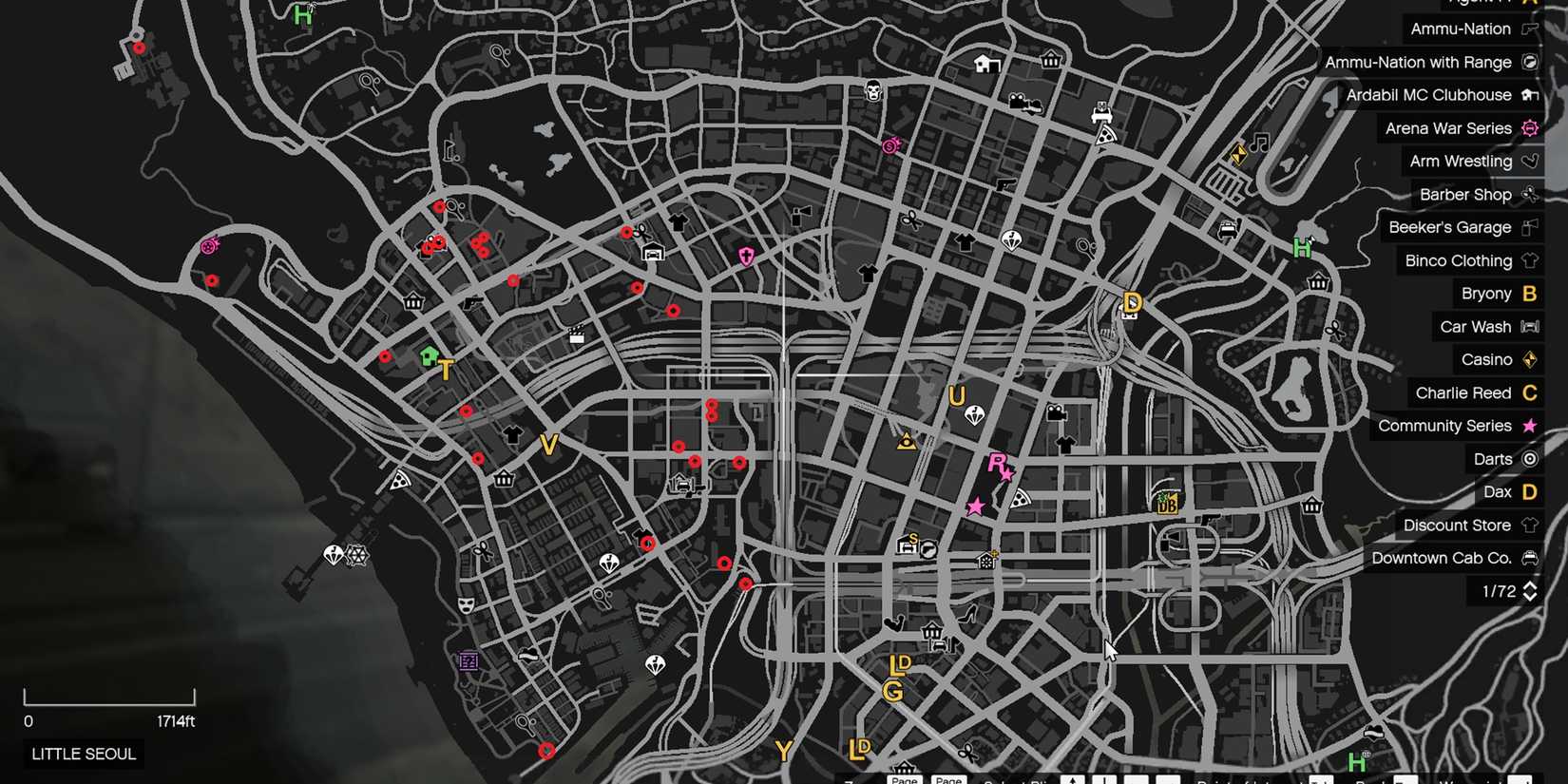This screenshot has width=1568, height=784.
Task: Click the up arrow on the 1/72 page stepper
Action: [1531, 585]
